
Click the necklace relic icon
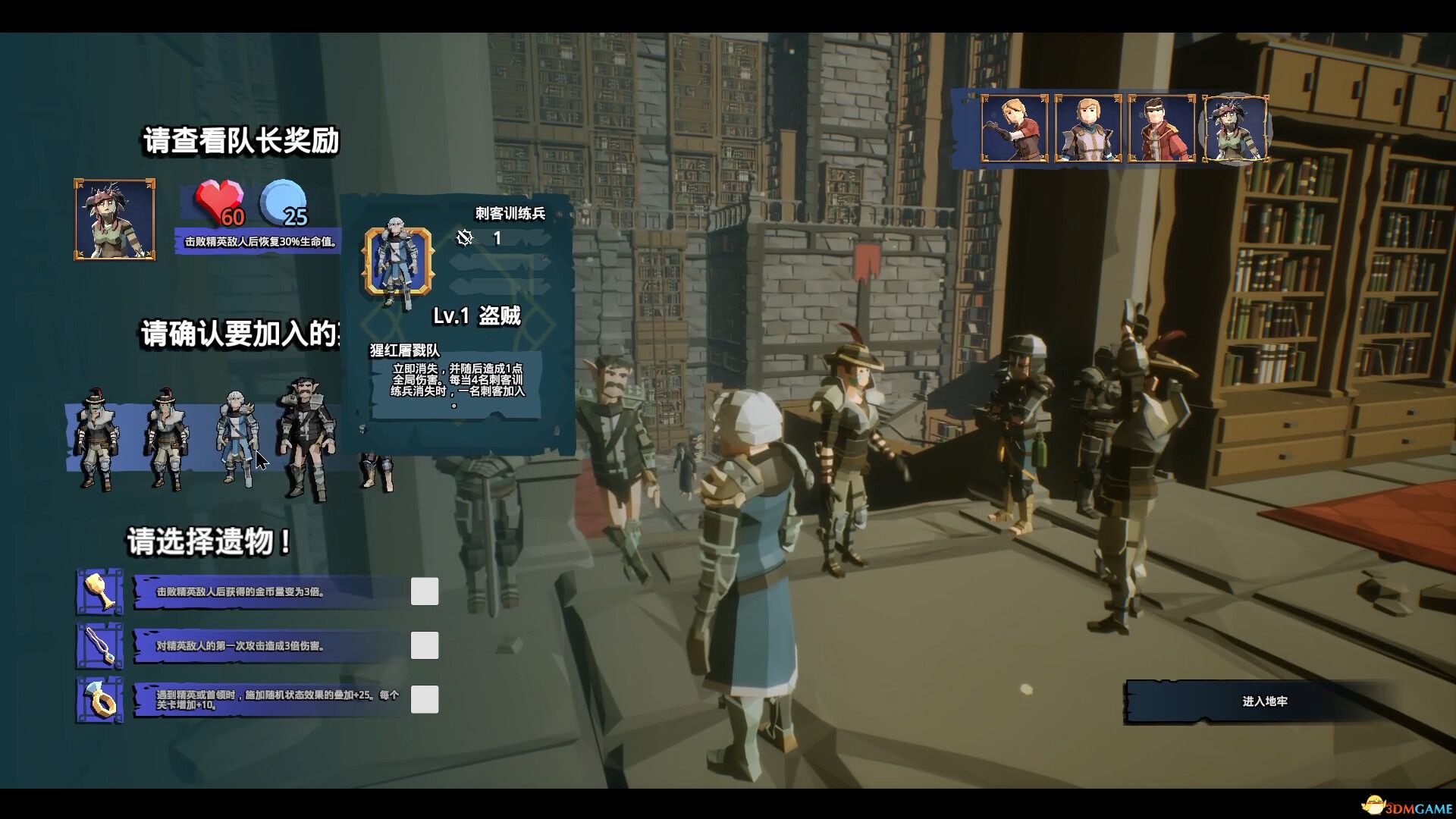(x=99, y=647)
